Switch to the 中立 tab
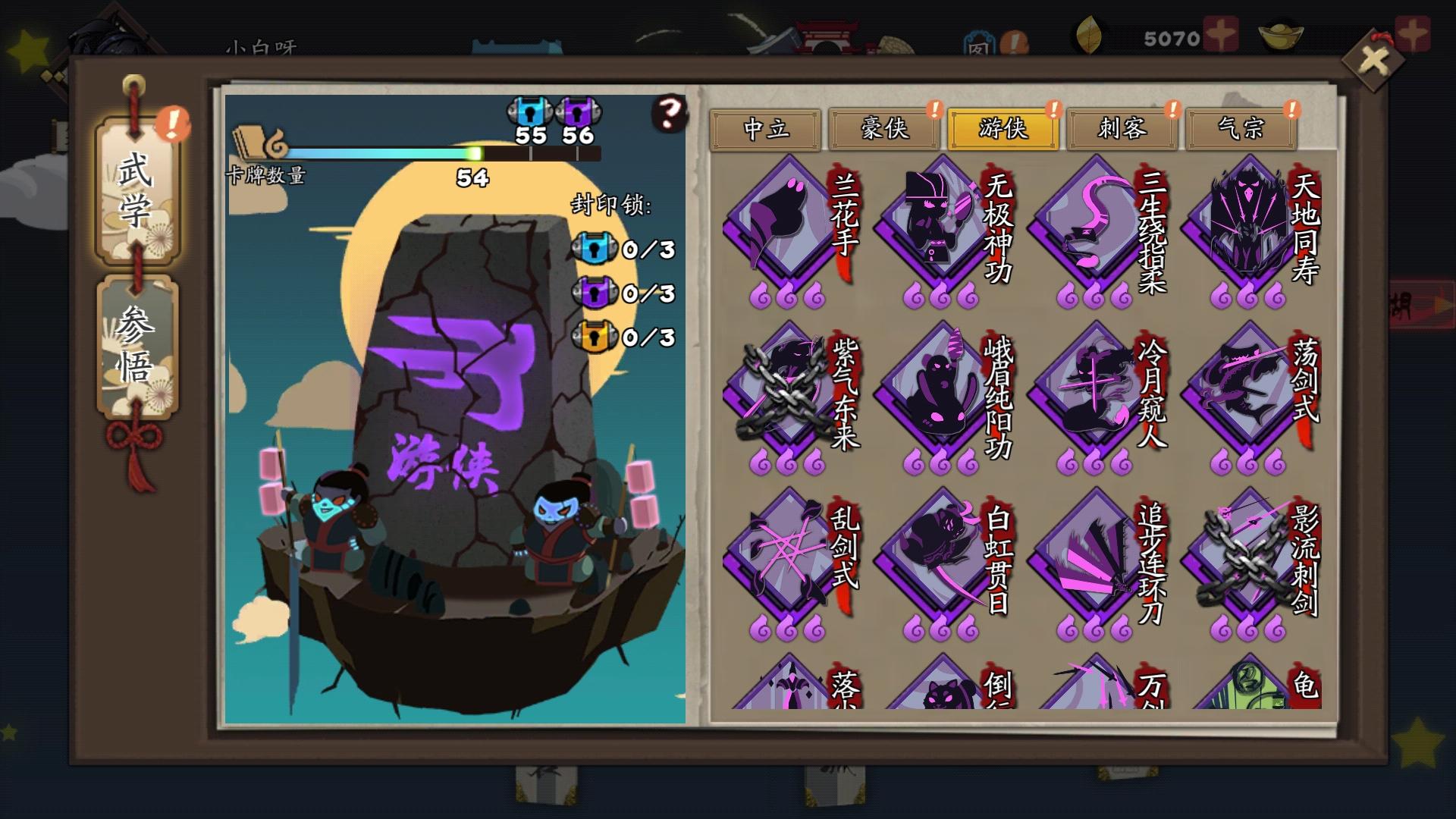This screenshot has height=819, width=1456. [x=766, y=130]
